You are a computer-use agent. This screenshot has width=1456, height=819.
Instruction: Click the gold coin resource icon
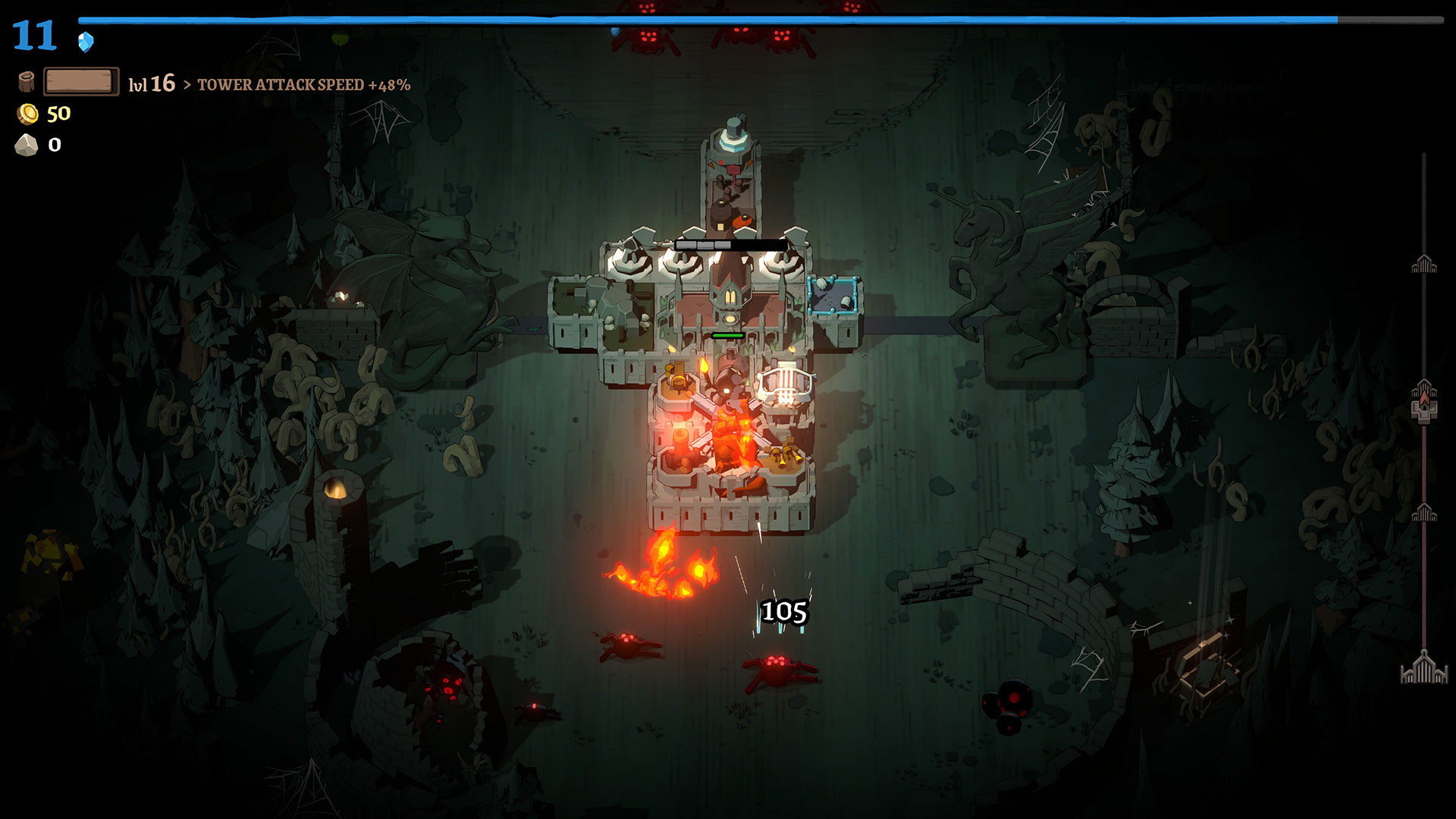(28, 114)
